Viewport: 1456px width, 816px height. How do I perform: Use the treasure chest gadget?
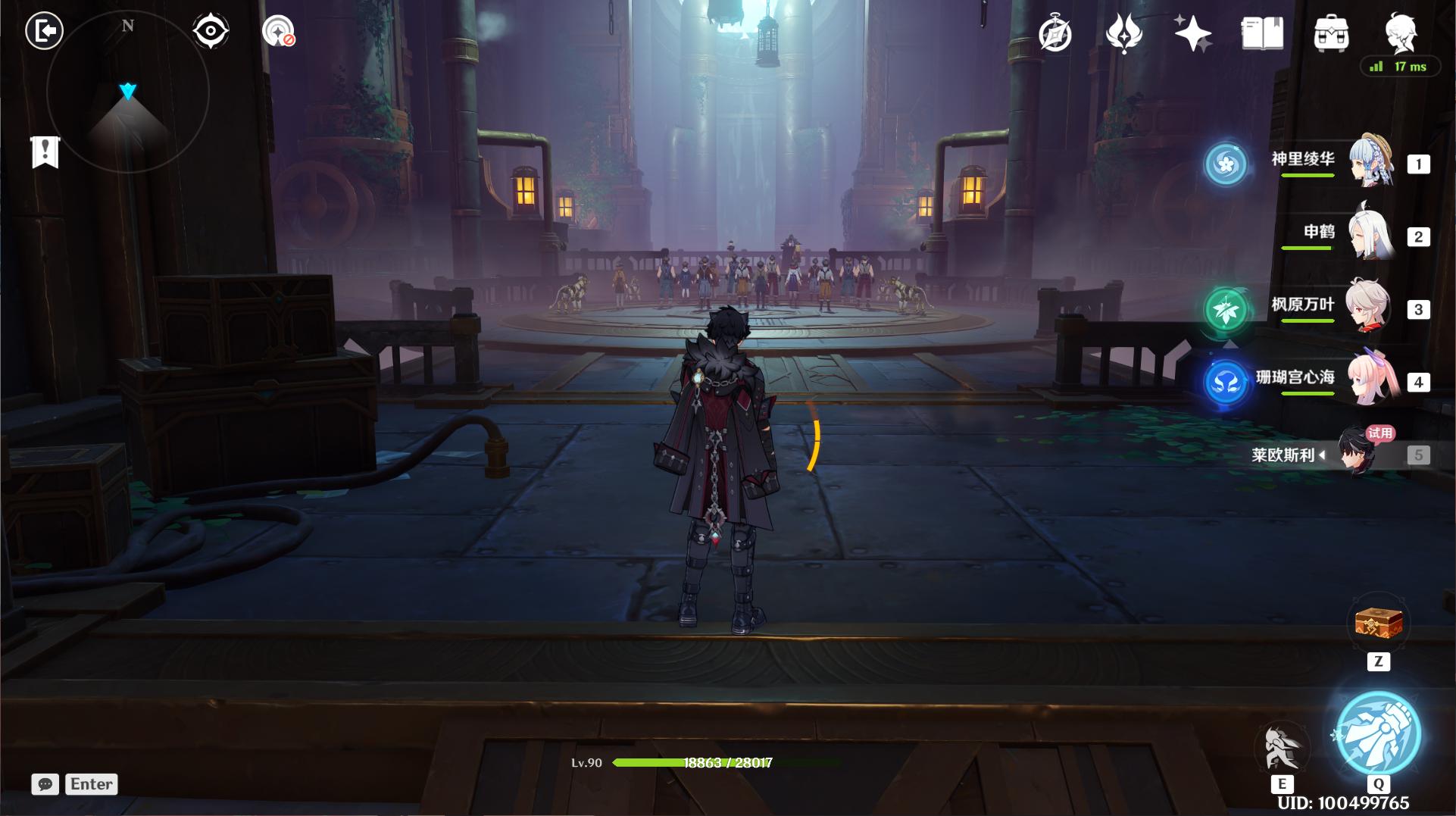click(1379, 625)
